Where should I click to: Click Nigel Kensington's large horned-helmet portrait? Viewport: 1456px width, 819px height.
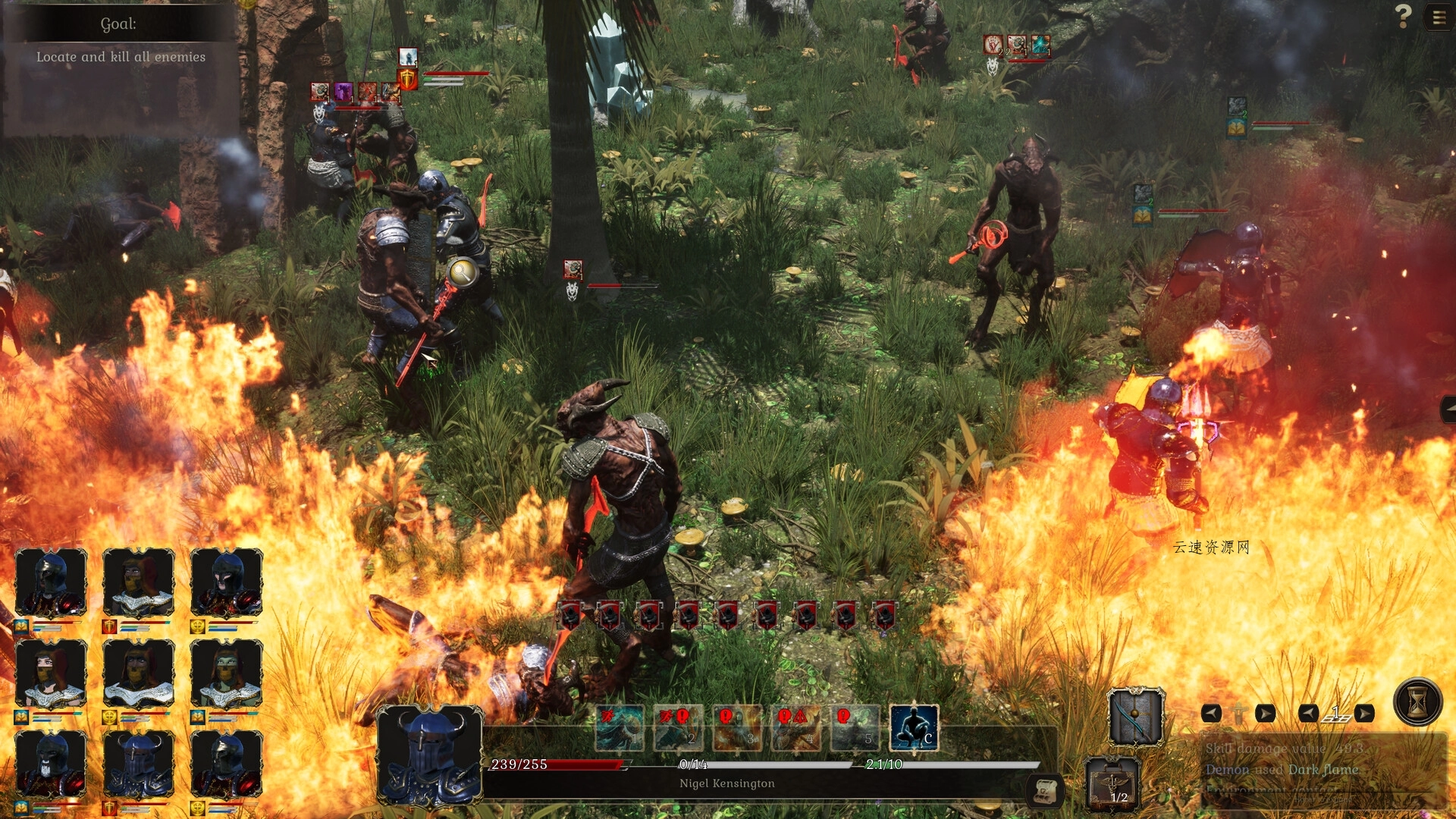pos(429,756)
